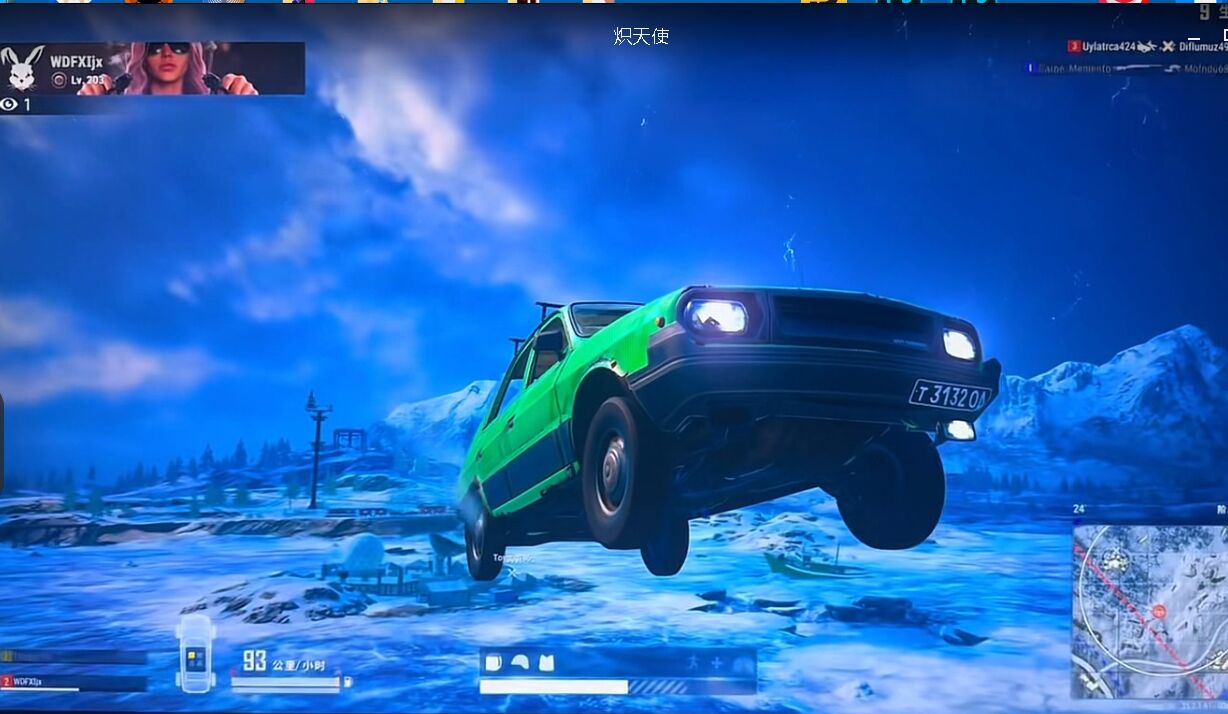Click the minimap in the corner
Screen dimensions: 1228x714
[1149, 610]
